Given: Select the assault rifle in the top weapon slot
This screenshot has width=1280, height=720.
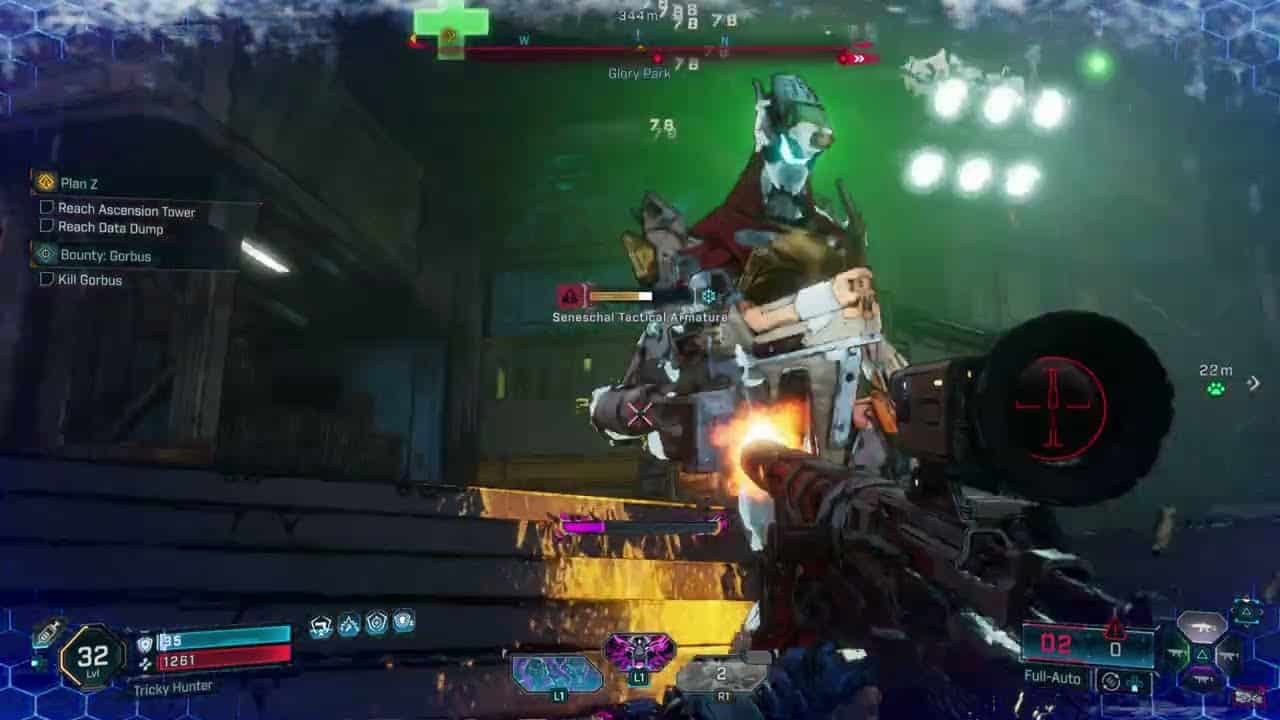Looking at the screenshot, I should coord(1202,627).
